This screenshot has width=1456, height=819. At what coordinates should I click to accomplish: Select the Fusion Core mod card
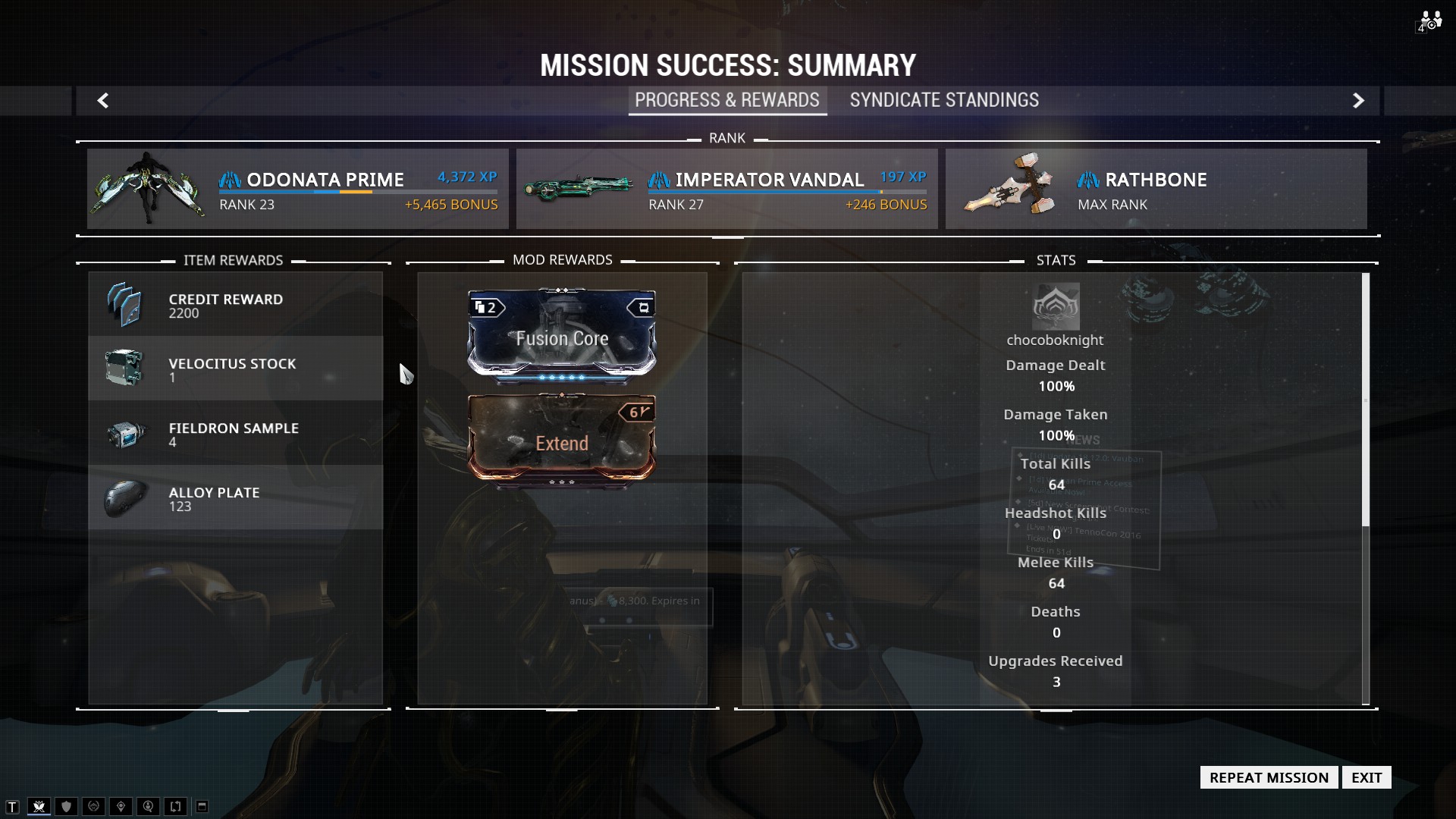coord(562,334)
